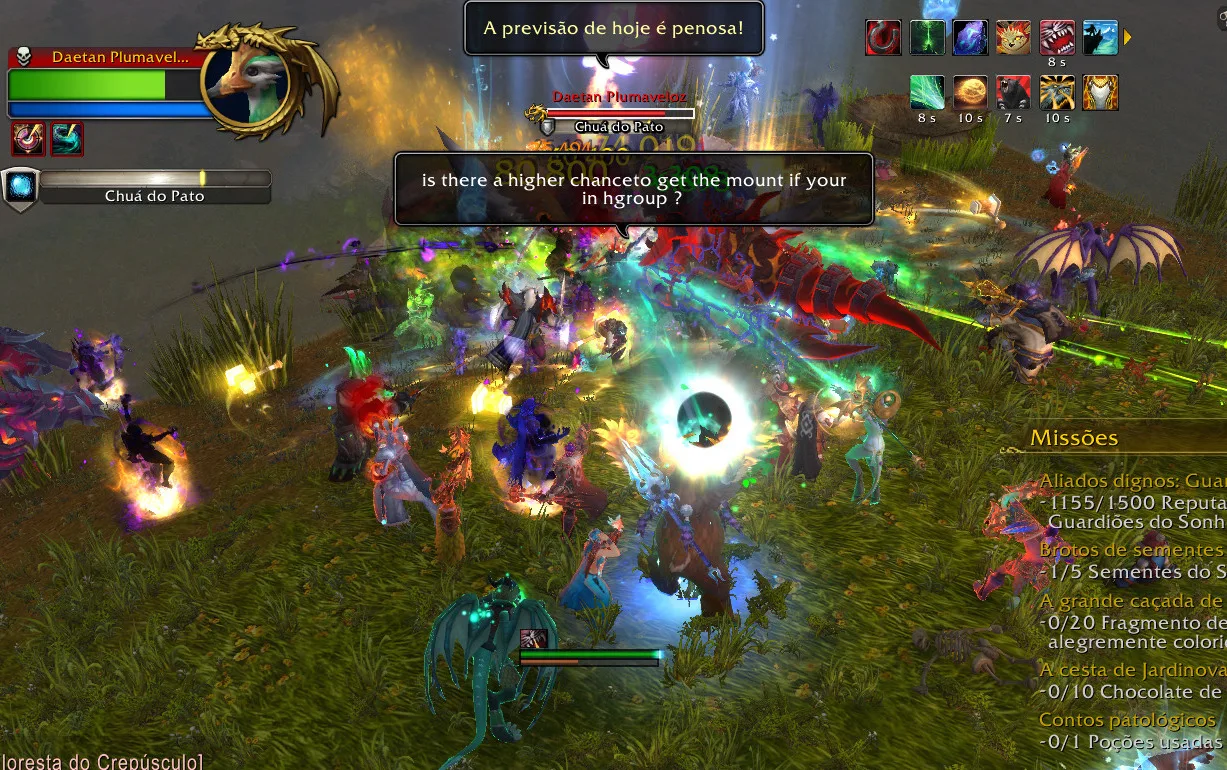Viewport: 1227px width, 770px height.
Task: Click the green feather streak buff icon
Action: tap(927, 93)
